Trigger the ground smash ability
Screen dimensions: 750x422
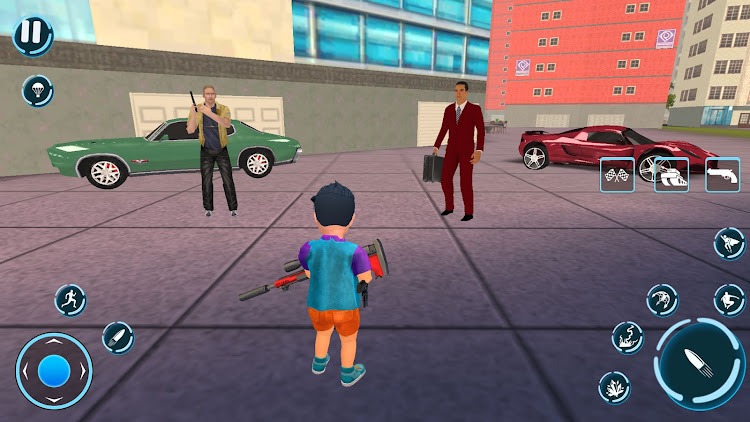point(628,337)
